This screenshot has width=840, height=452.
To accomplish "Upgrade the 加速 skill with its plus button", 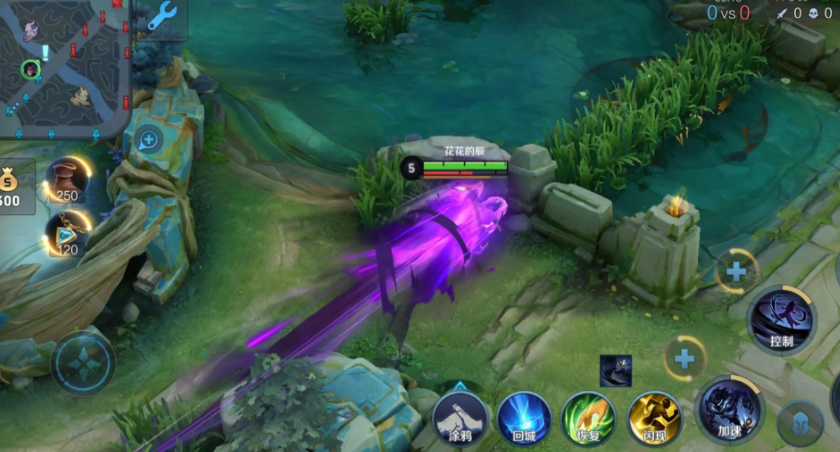I will (x=685, y=358).
